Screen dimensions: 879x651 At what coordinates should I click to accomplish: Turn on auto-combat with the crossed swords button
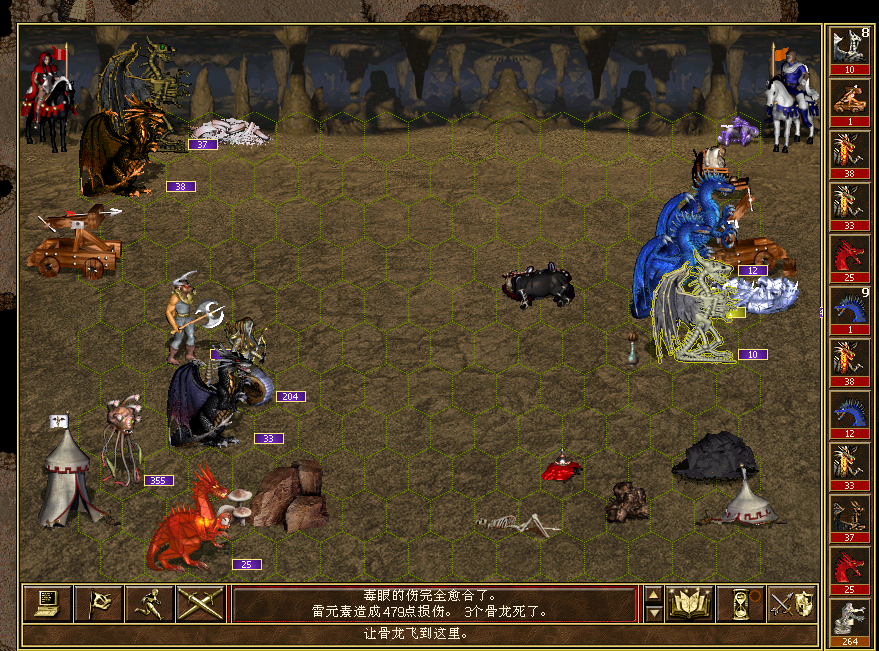[201, 603]
